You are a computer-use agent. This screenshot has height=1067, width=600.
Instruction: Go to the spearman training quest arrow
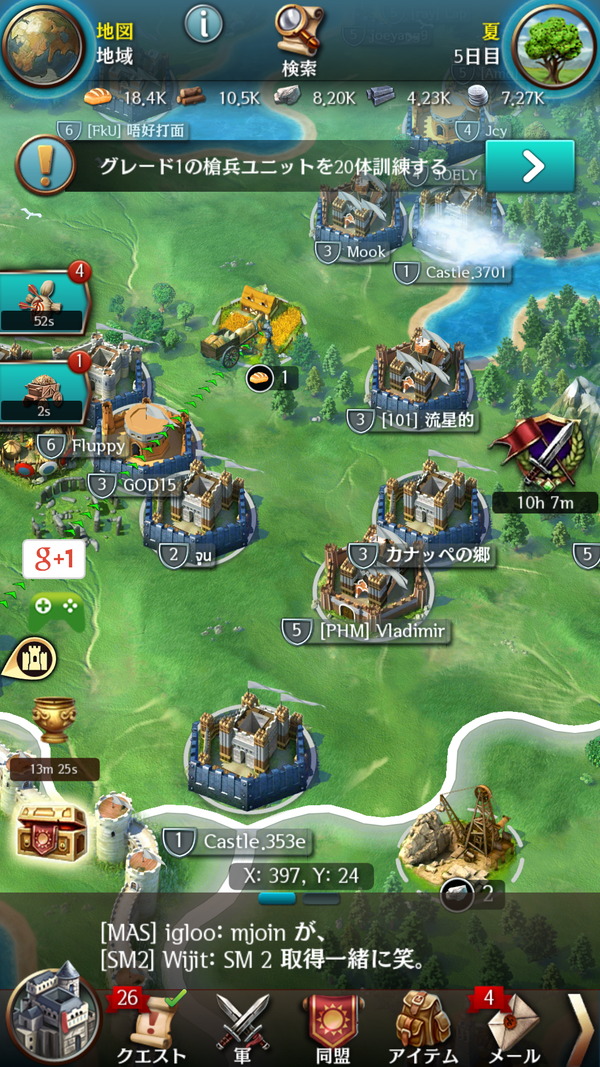coord(529,166)
